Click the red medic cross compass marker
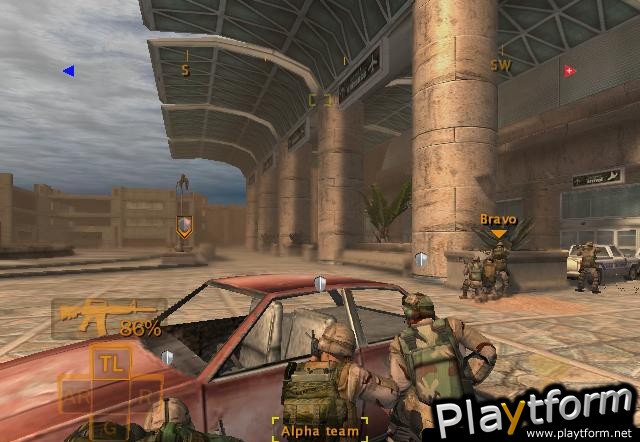This screenshot has height=442, width=640. (569, 71)
